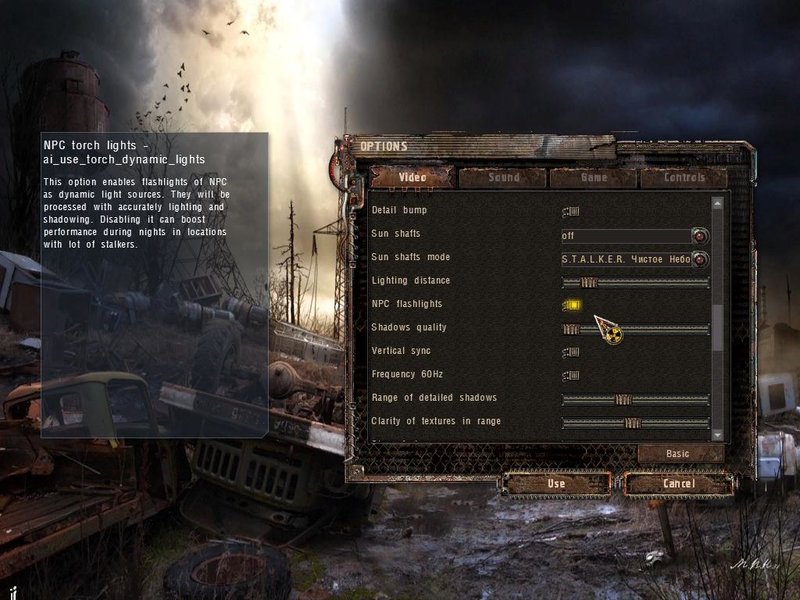
Task: Switch to the Video tab
Action: pos(412,178)
